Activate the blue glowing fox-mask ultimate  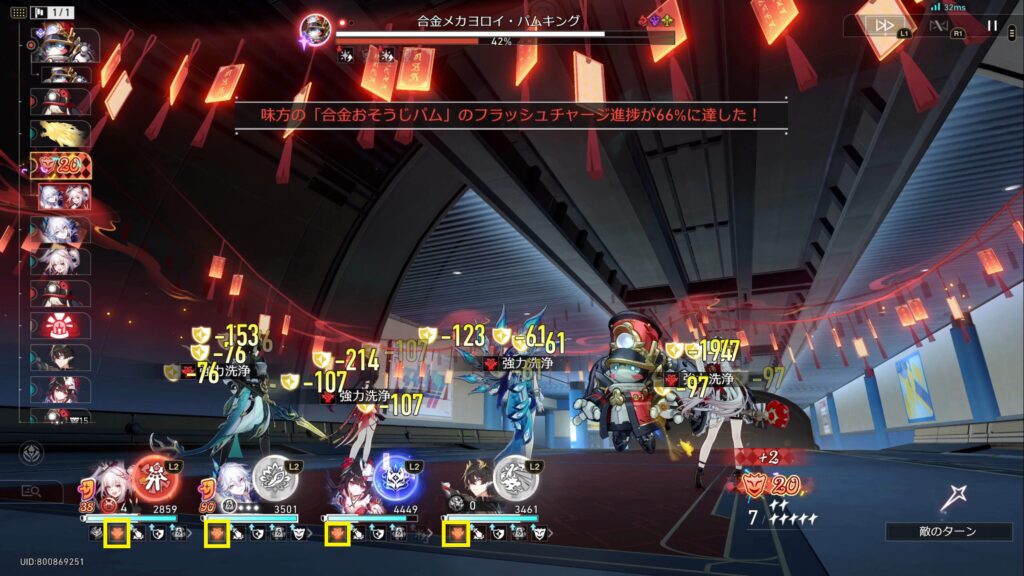tap(395, 478)
